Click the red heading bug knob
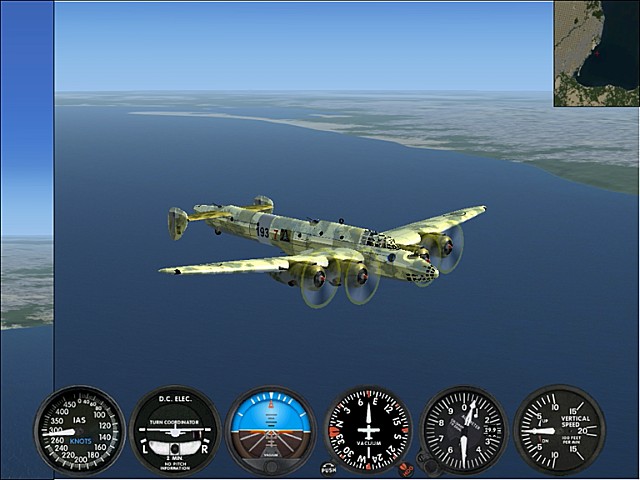This screenshot has width=640, height=480. pos(405,467)
